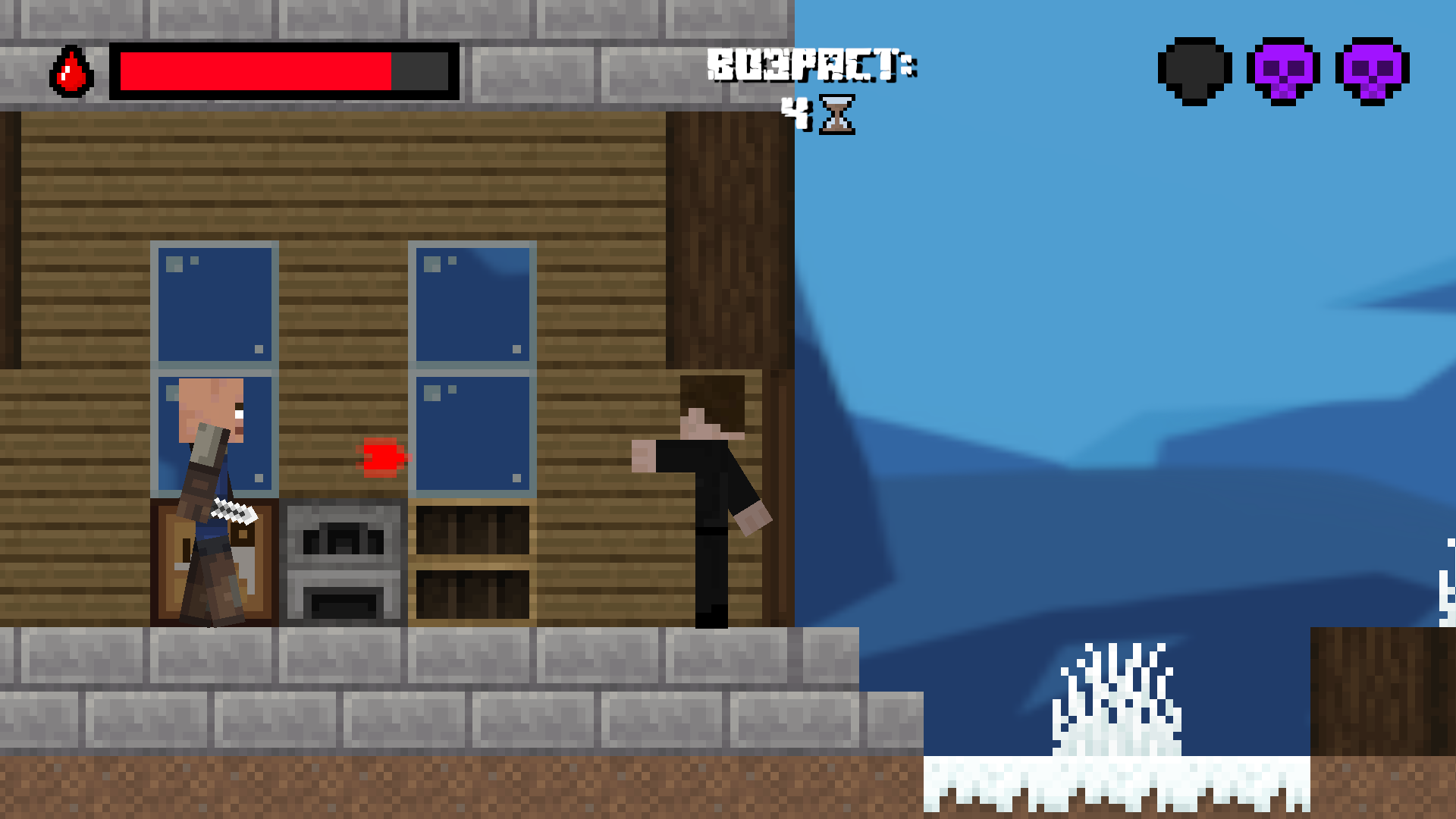The image size is (1456, 819).
Task: Click the rightmost purple skull icon
Action: pos(1373,70)
